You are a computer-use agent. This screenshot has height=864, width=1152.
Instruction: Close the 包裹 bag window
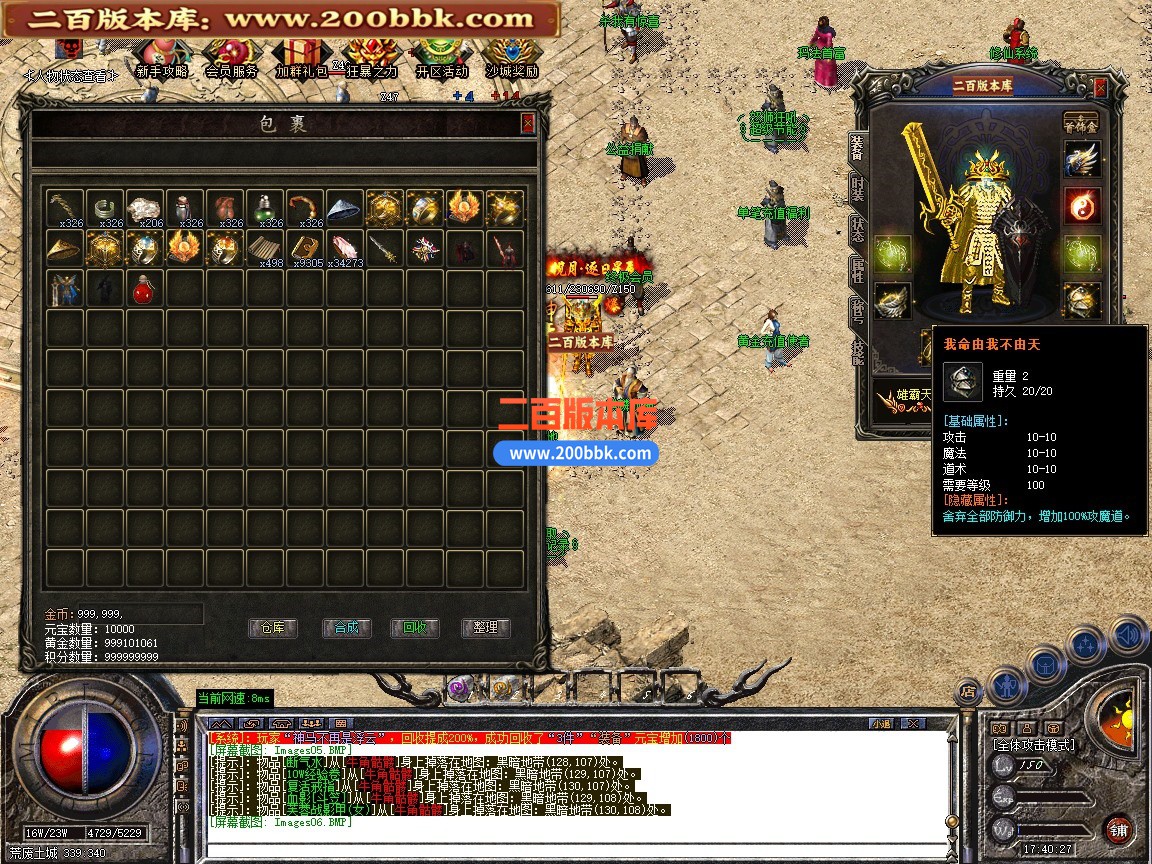[x=527, y=123]
